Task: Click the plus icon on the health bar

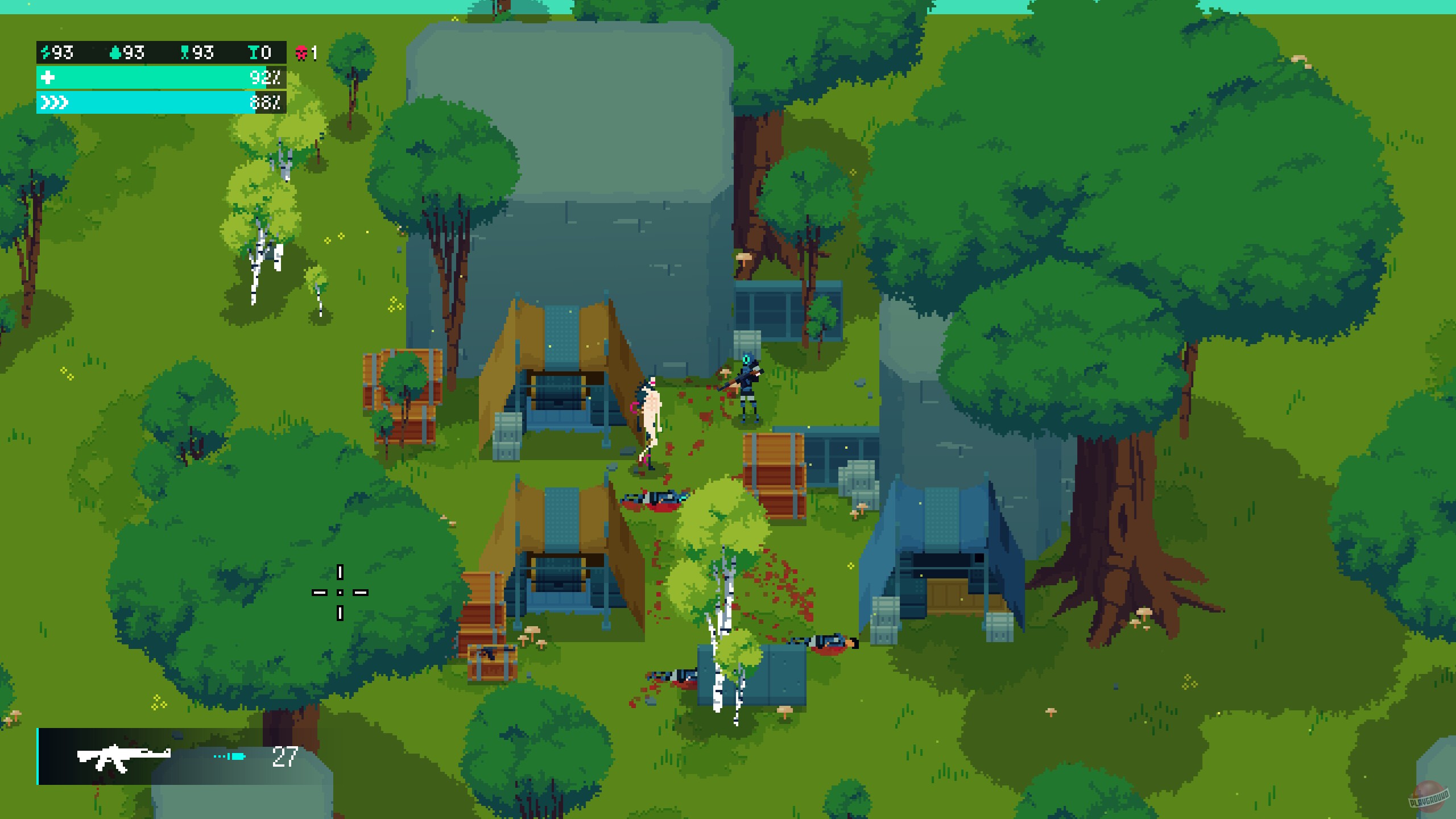Action: (48, 76)
